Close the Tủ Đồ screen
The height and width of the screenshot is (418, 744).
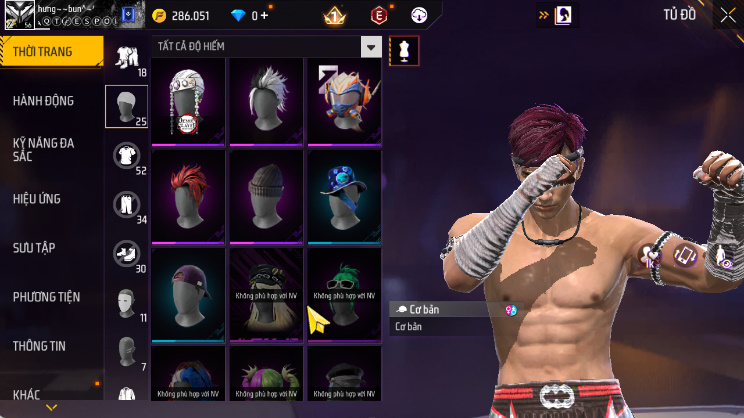pos(727,15)
